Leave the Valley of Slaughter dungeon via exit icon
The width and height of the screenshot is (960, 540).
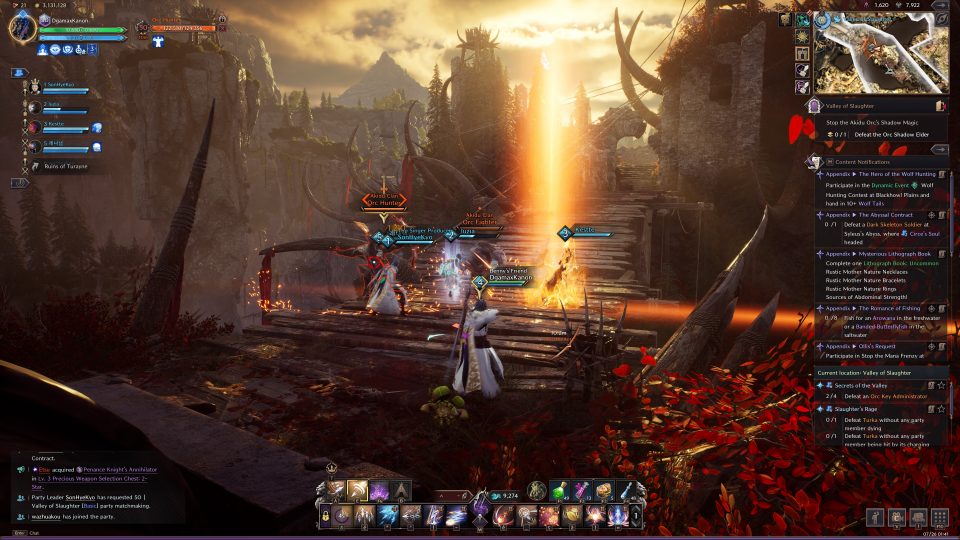[x=940, y=105]
